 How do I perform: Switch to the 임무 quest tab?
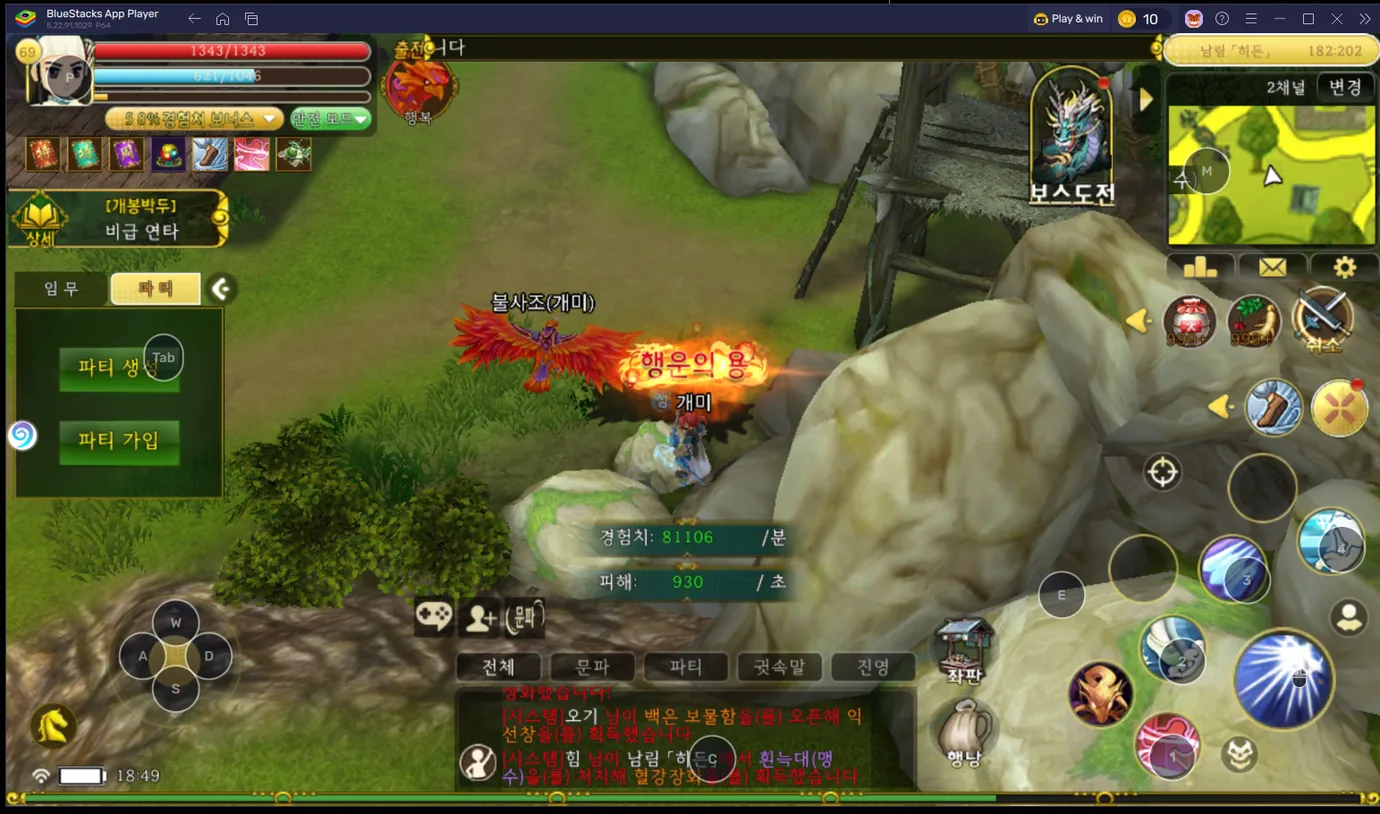click(x=61, y=289)
